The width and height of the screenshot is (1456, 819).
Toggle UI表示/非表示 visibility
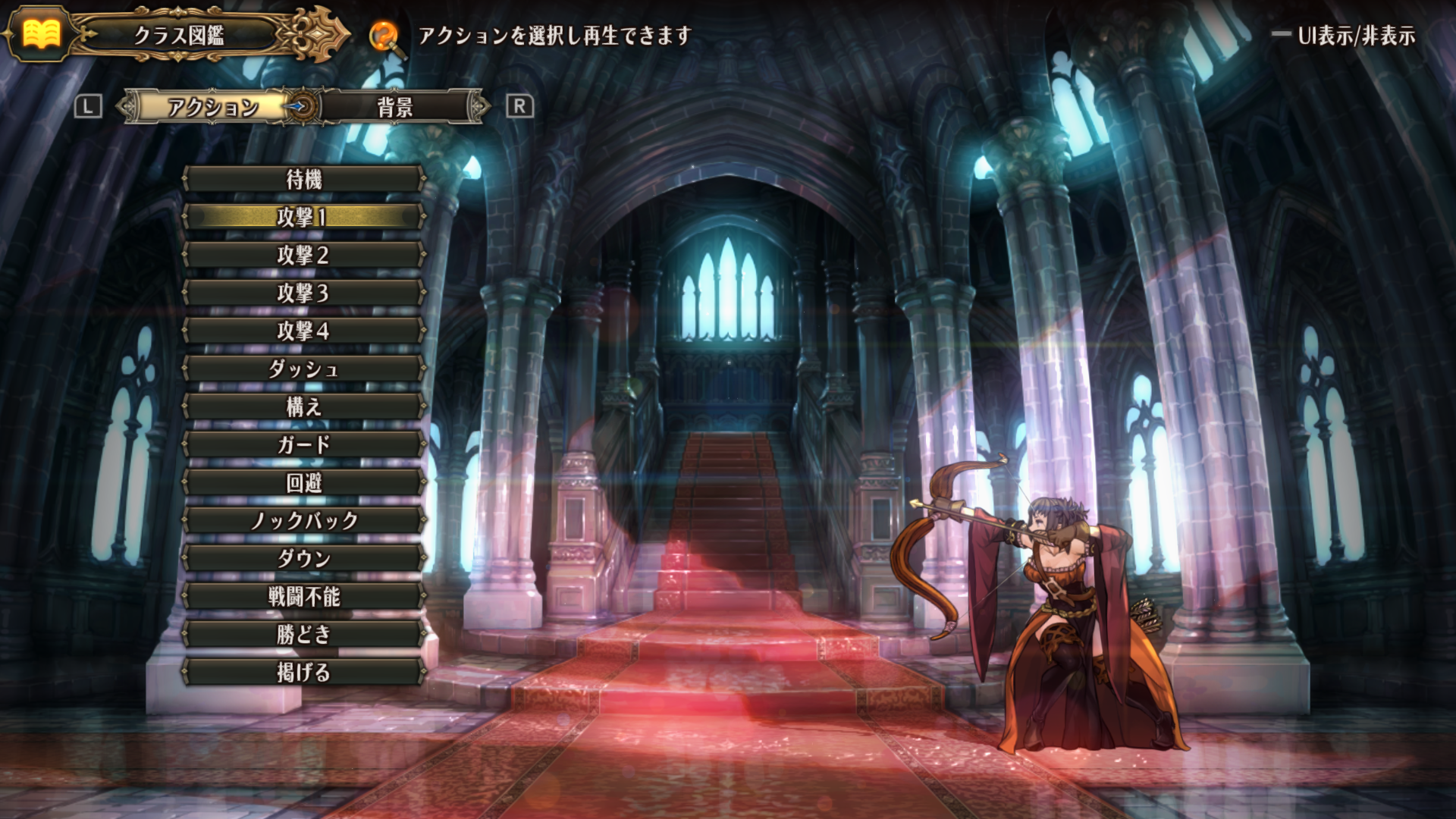tap(1345, 36)
